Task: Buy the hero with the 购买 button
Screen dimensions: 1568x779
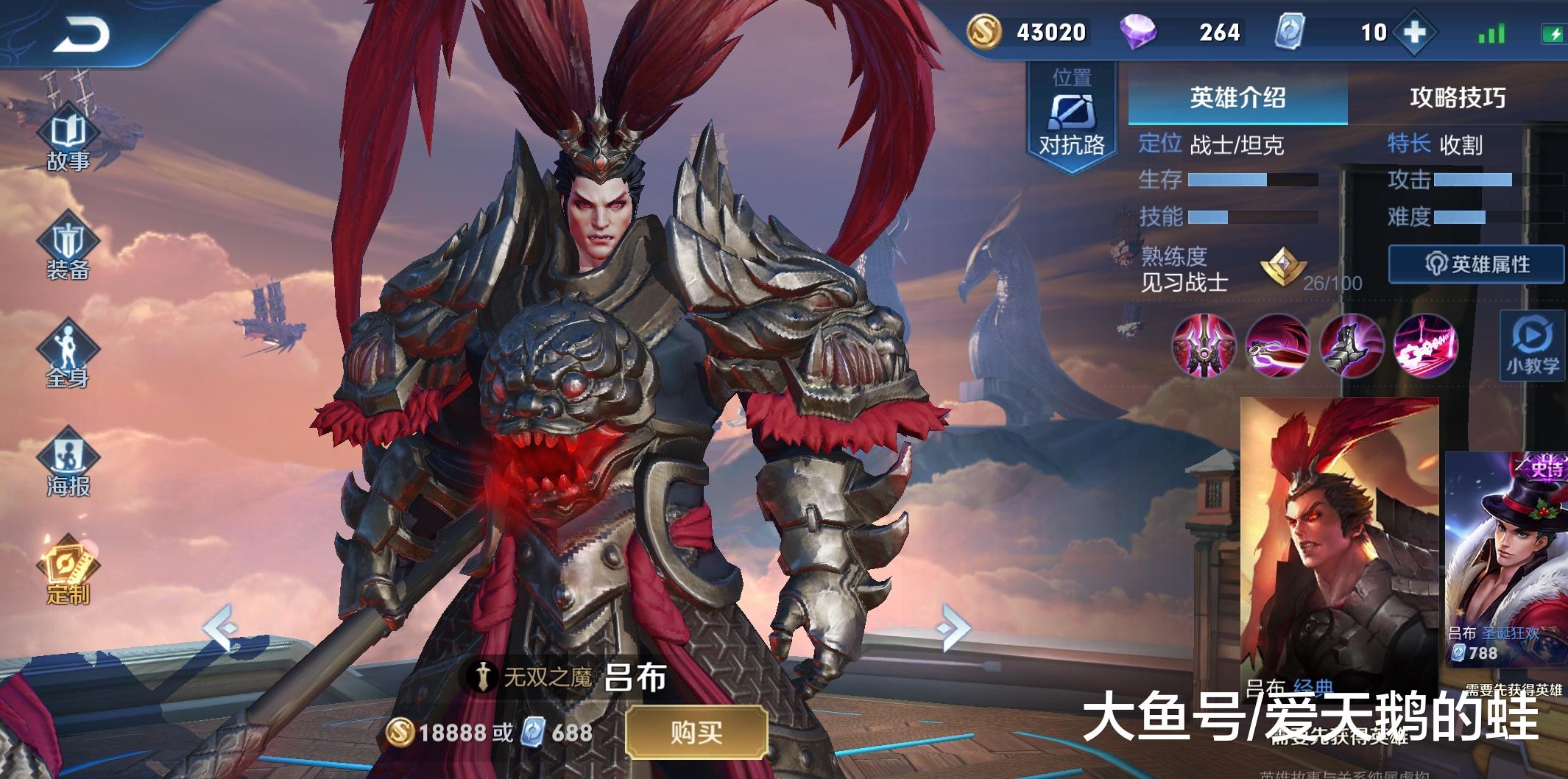Action: point(696,732)
